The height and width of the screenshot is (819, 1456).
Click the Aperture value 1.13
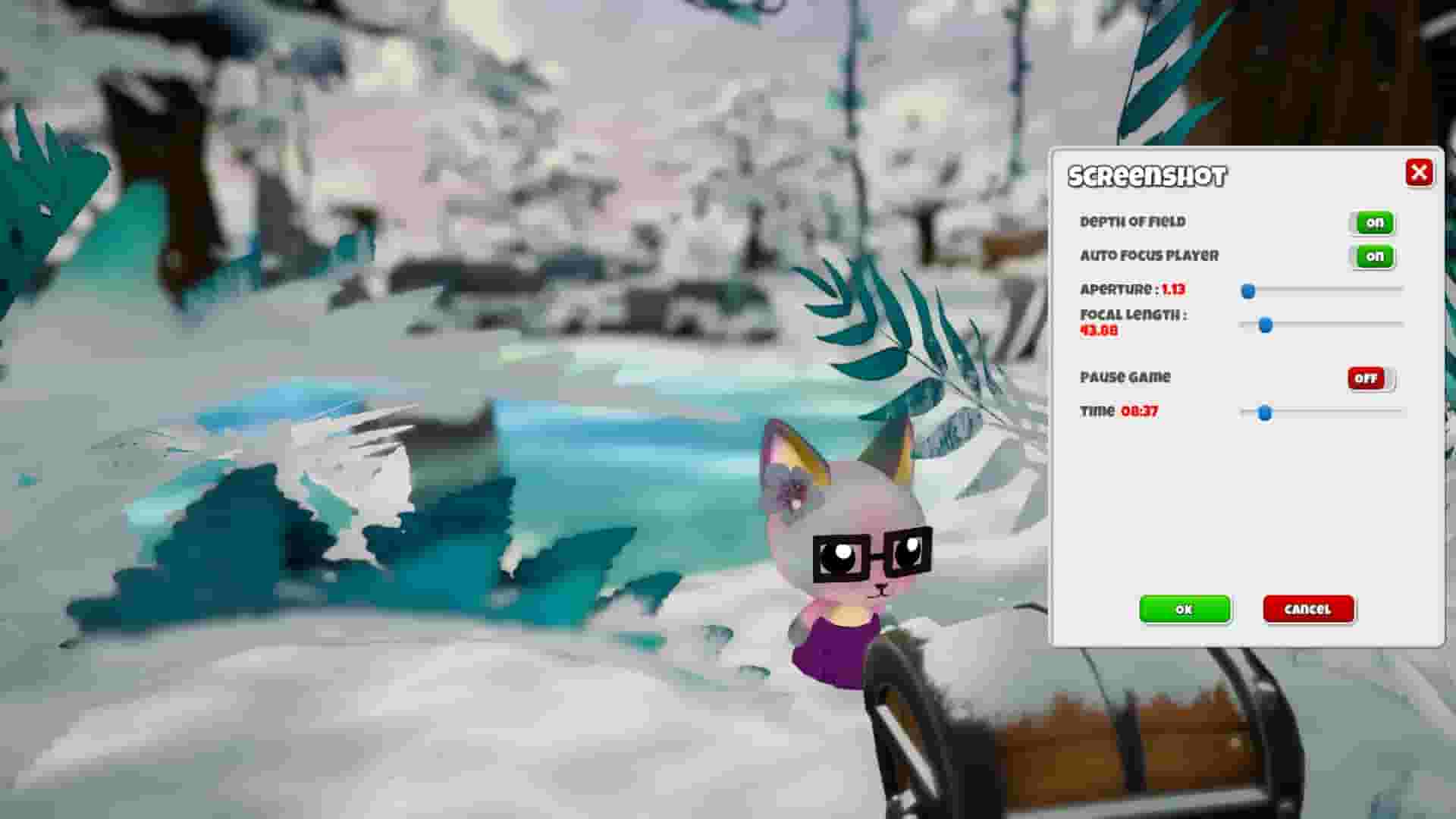click(x=1172, y=290)
